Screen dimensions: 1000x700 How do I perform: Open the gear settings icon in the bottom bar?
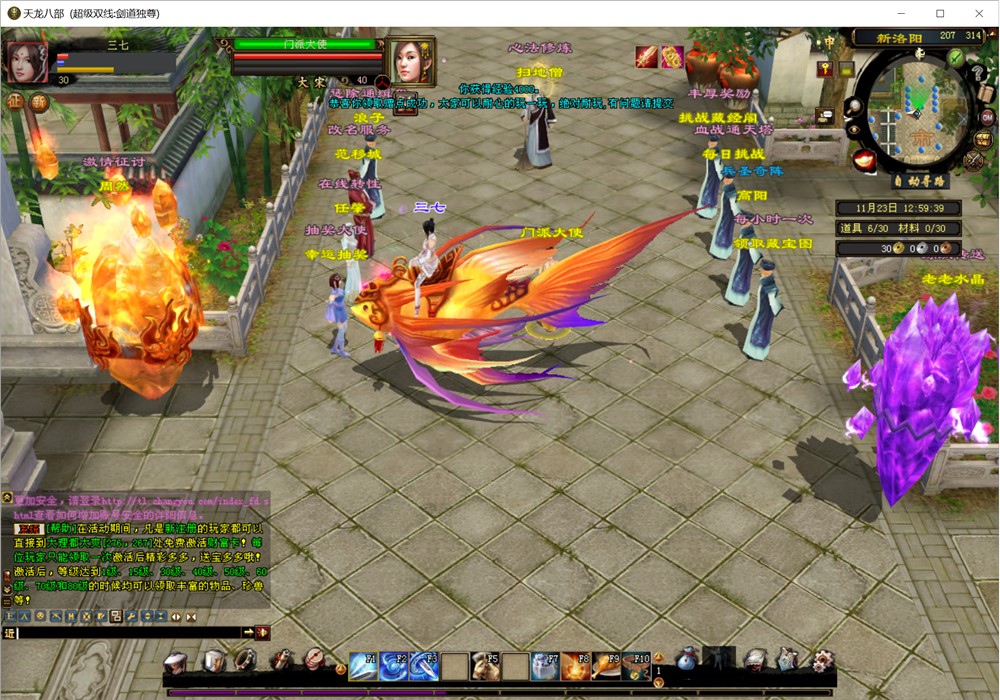point(822,660)
